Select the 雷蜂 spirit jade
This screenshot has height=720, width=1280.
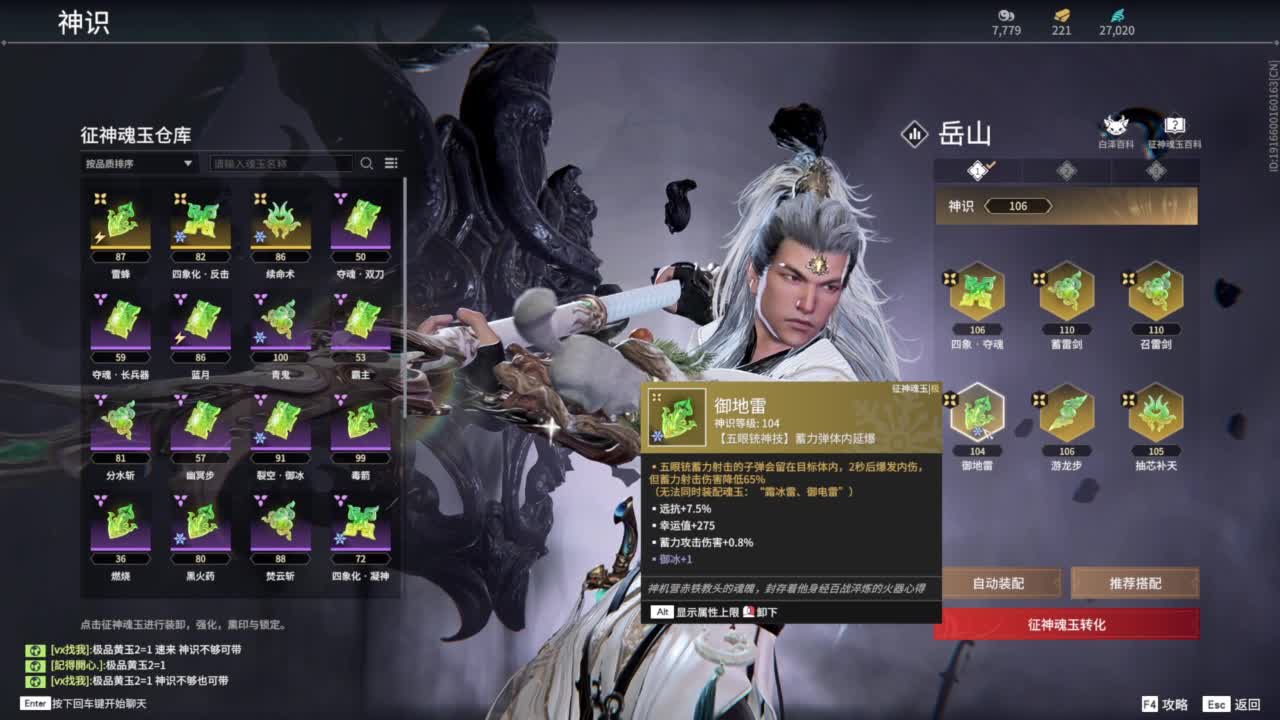click(121, 226)
